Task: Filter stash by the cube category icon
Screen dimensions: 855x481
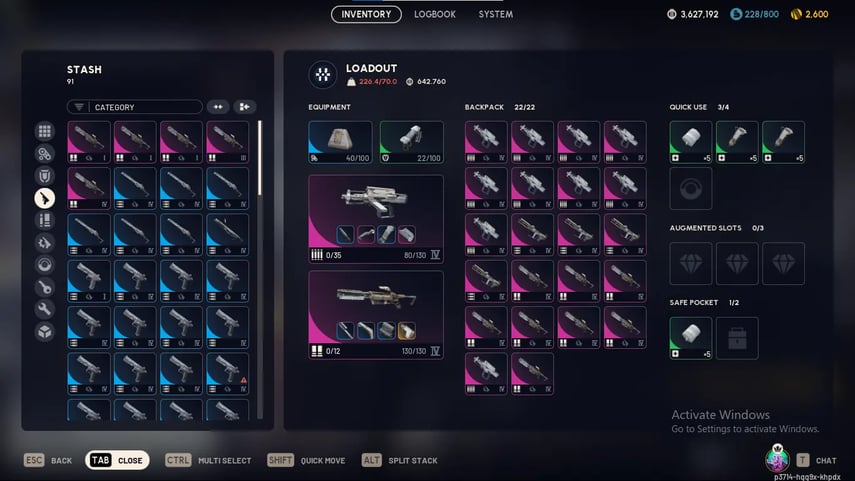Action: (45, 331)
